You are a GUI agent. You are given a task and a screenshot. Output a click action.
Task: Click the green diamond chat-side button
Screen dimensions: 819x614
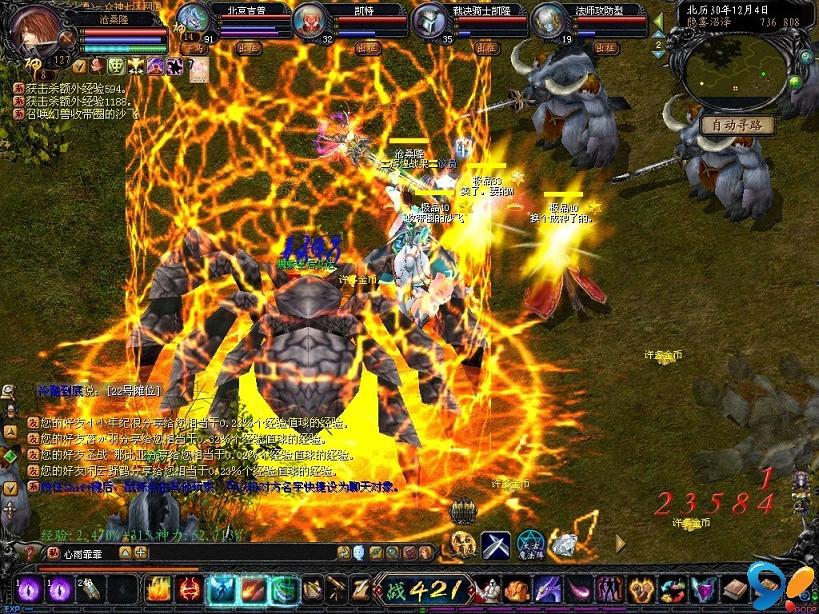[9, 455]
